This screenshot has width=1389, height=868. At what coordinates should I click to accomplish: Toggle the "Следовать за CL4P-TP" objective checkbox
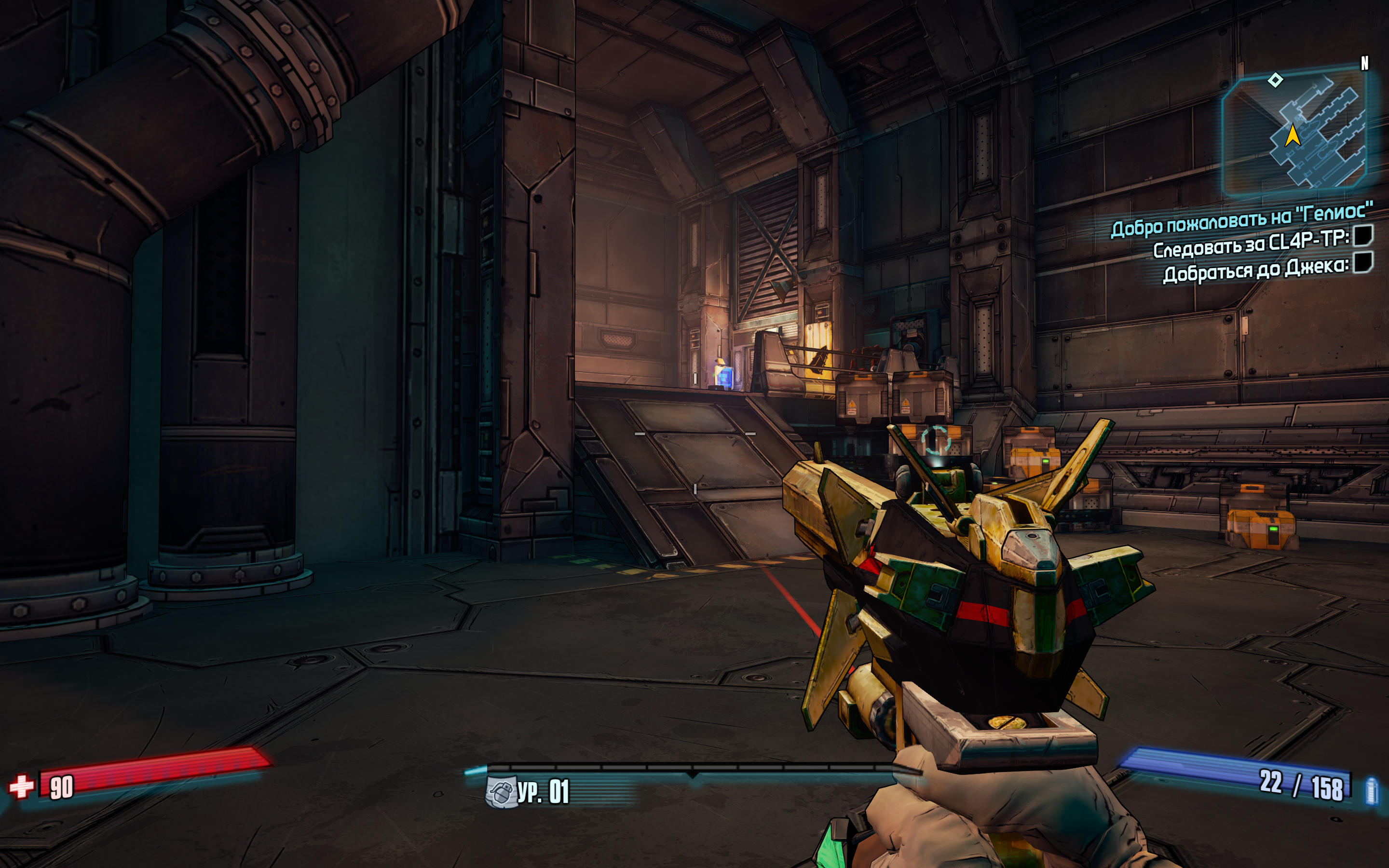[1362, 235]
